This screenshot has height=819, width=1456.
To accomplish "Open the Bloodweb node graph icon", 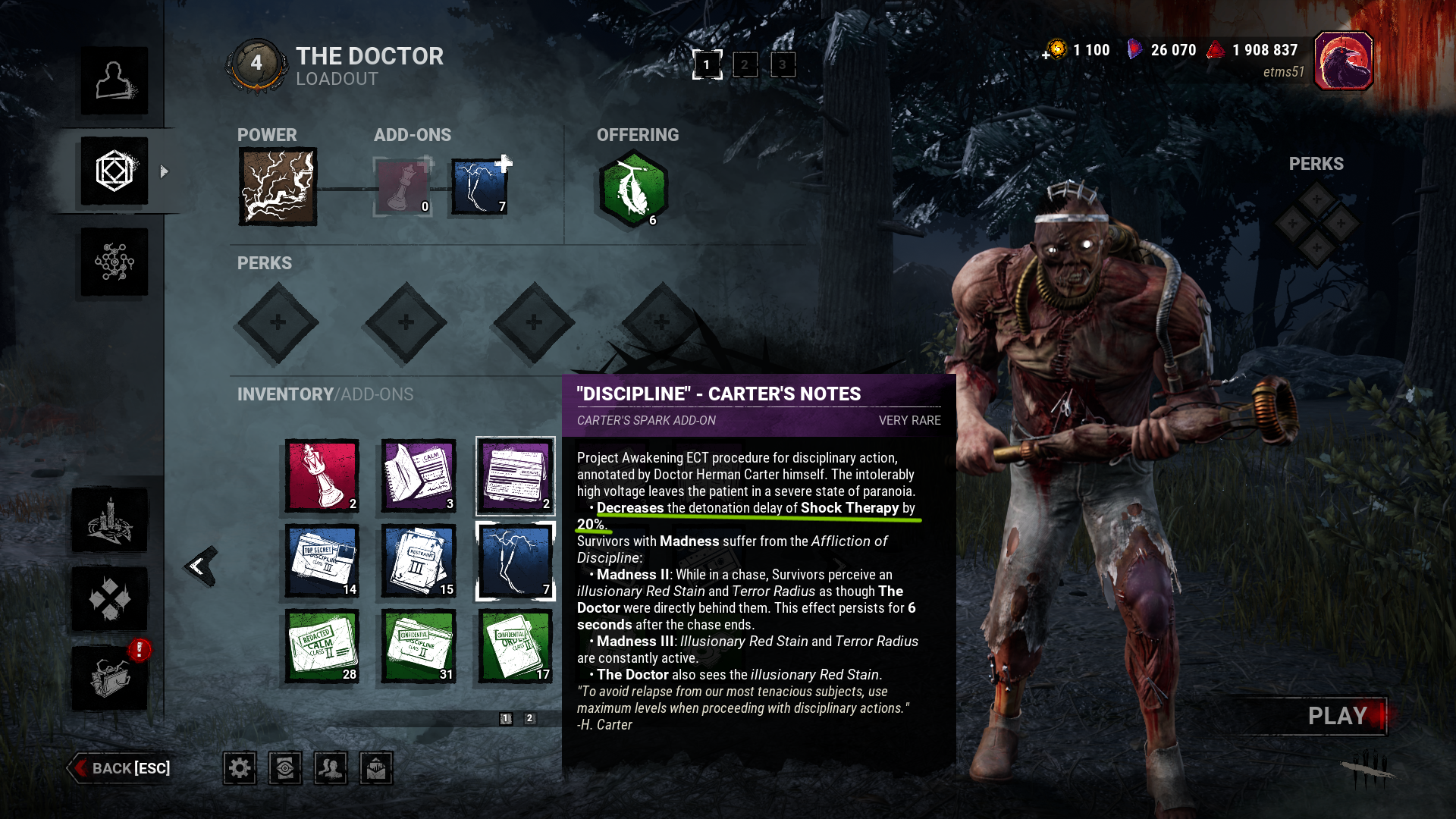I will [114, 262].
